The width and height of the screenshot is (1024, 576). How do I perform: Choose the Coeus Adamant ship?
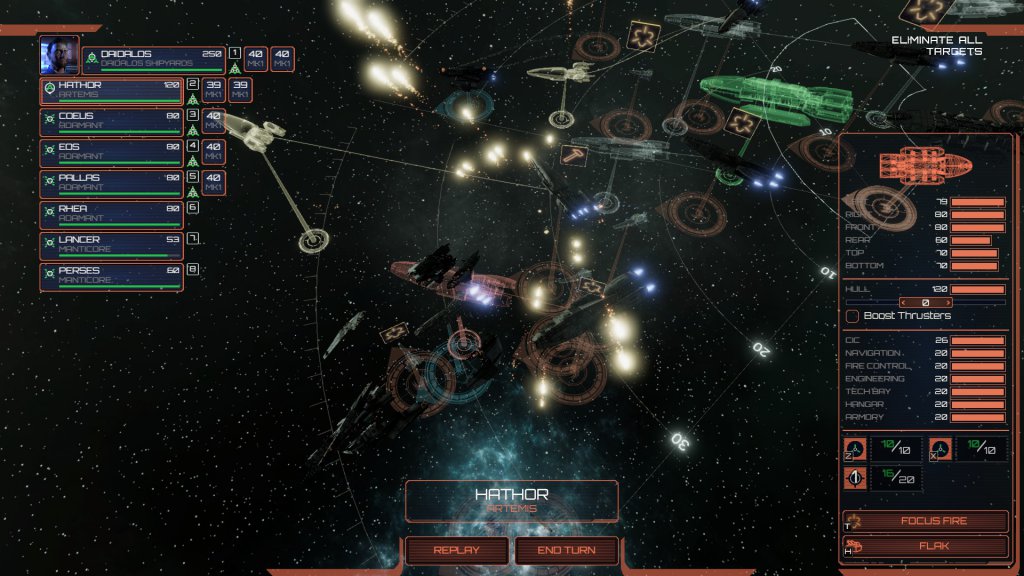[x=112, y=122]
